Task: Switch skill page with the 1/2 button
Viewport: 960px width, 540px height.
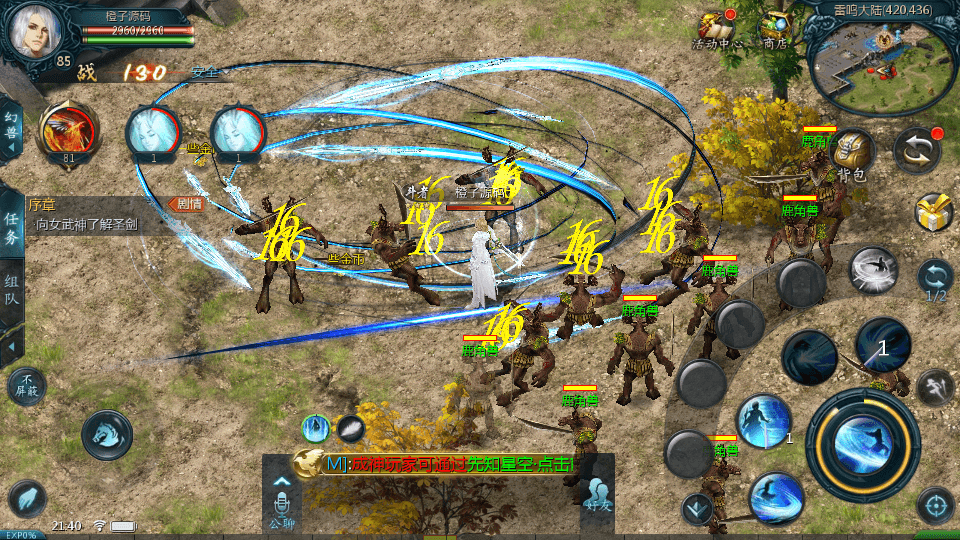Action: 935,280
